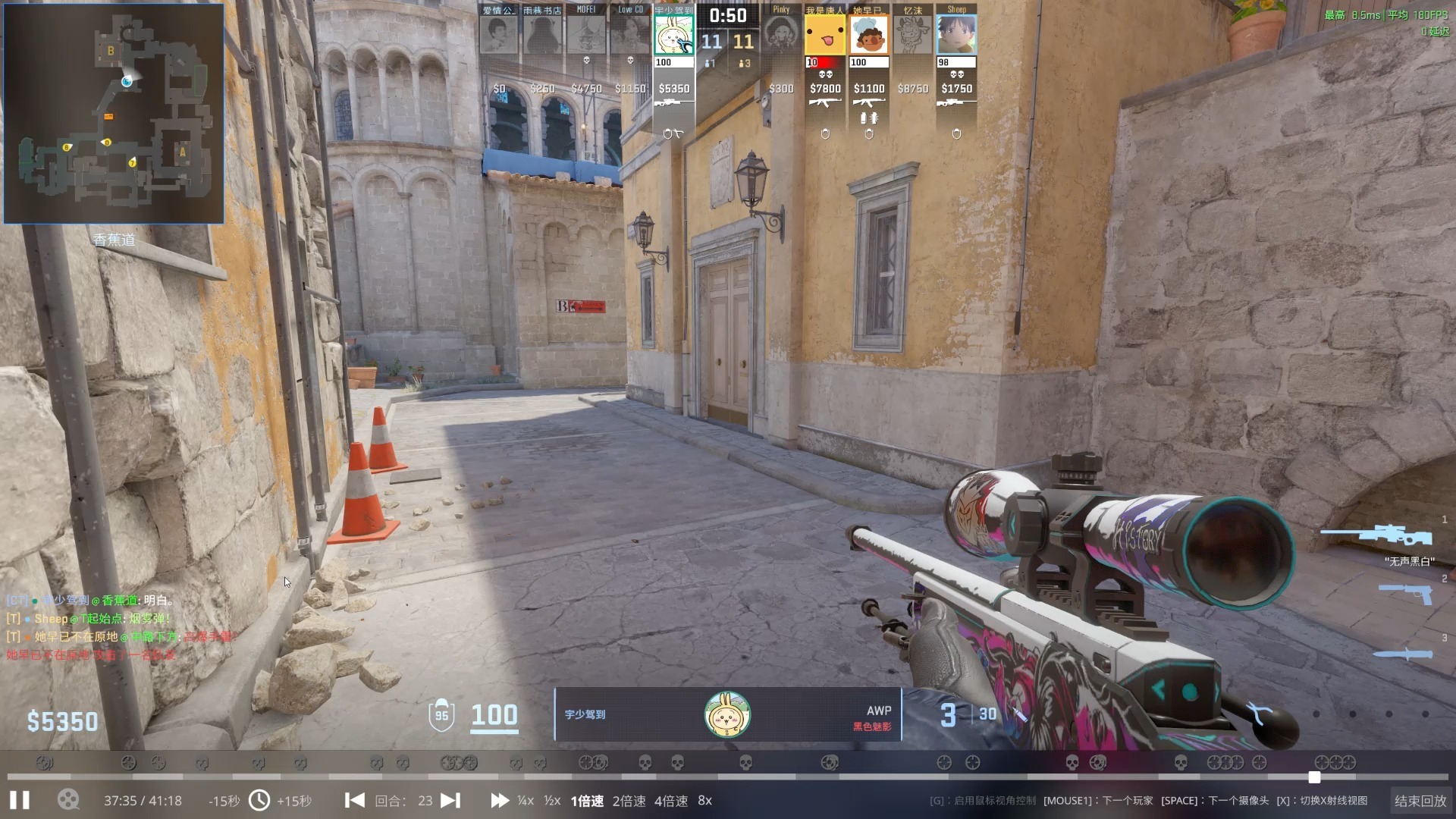Choose the ½x playback speed
1456x819 pixels.
tap(552, 801)
